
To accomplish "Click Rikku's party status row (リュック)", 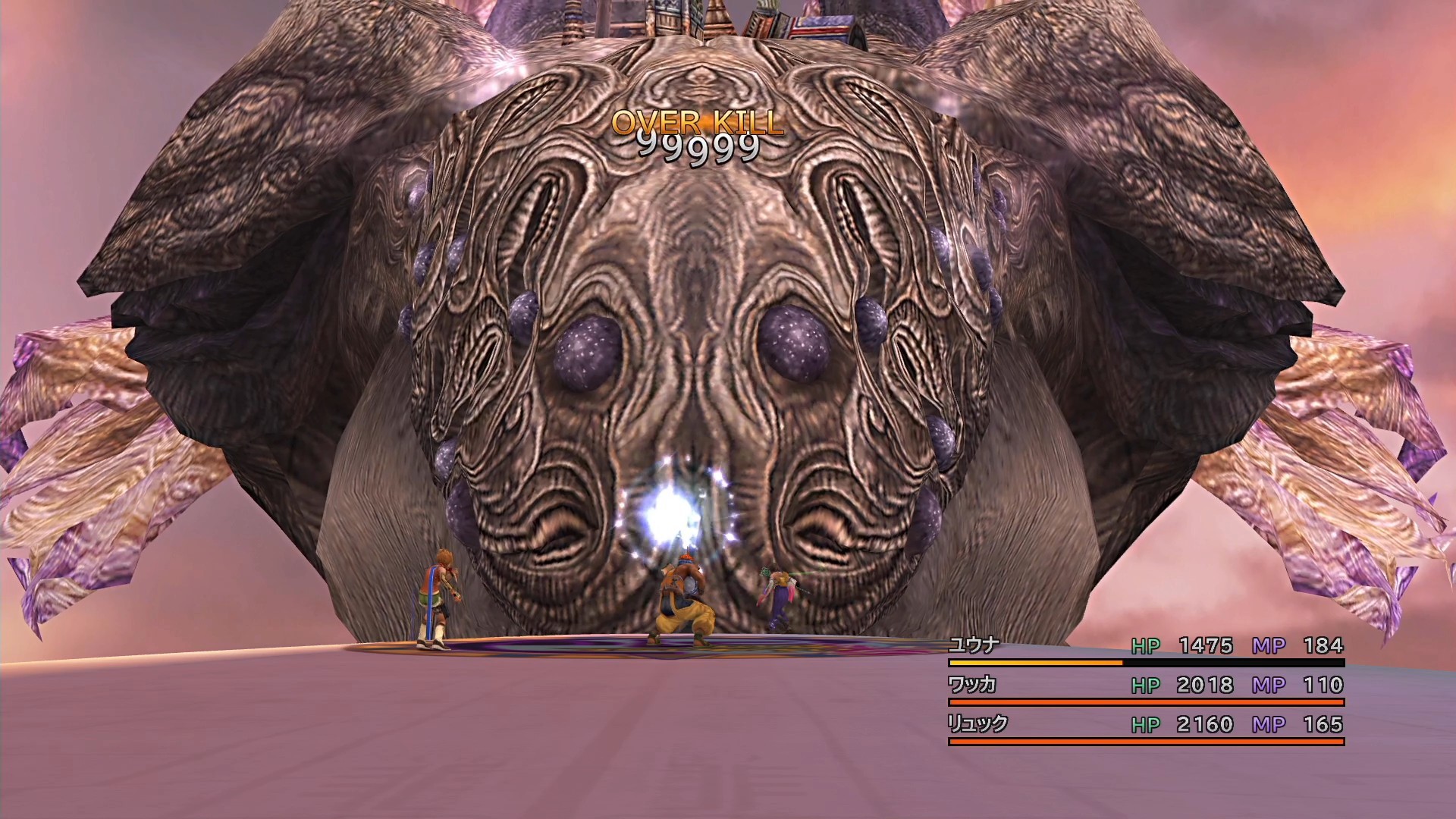I will pos(1145,726).
